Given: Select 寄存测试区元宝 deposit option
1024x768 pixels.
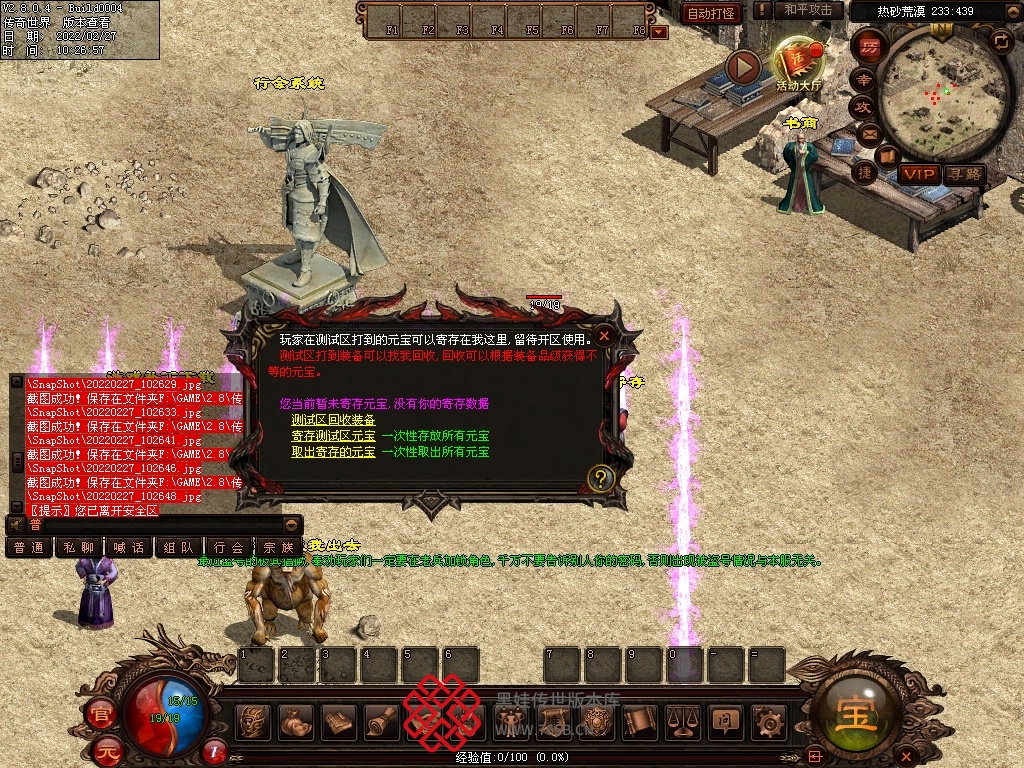Looking at the screenshot, I should pyautogui.click(x=333, y=436).
